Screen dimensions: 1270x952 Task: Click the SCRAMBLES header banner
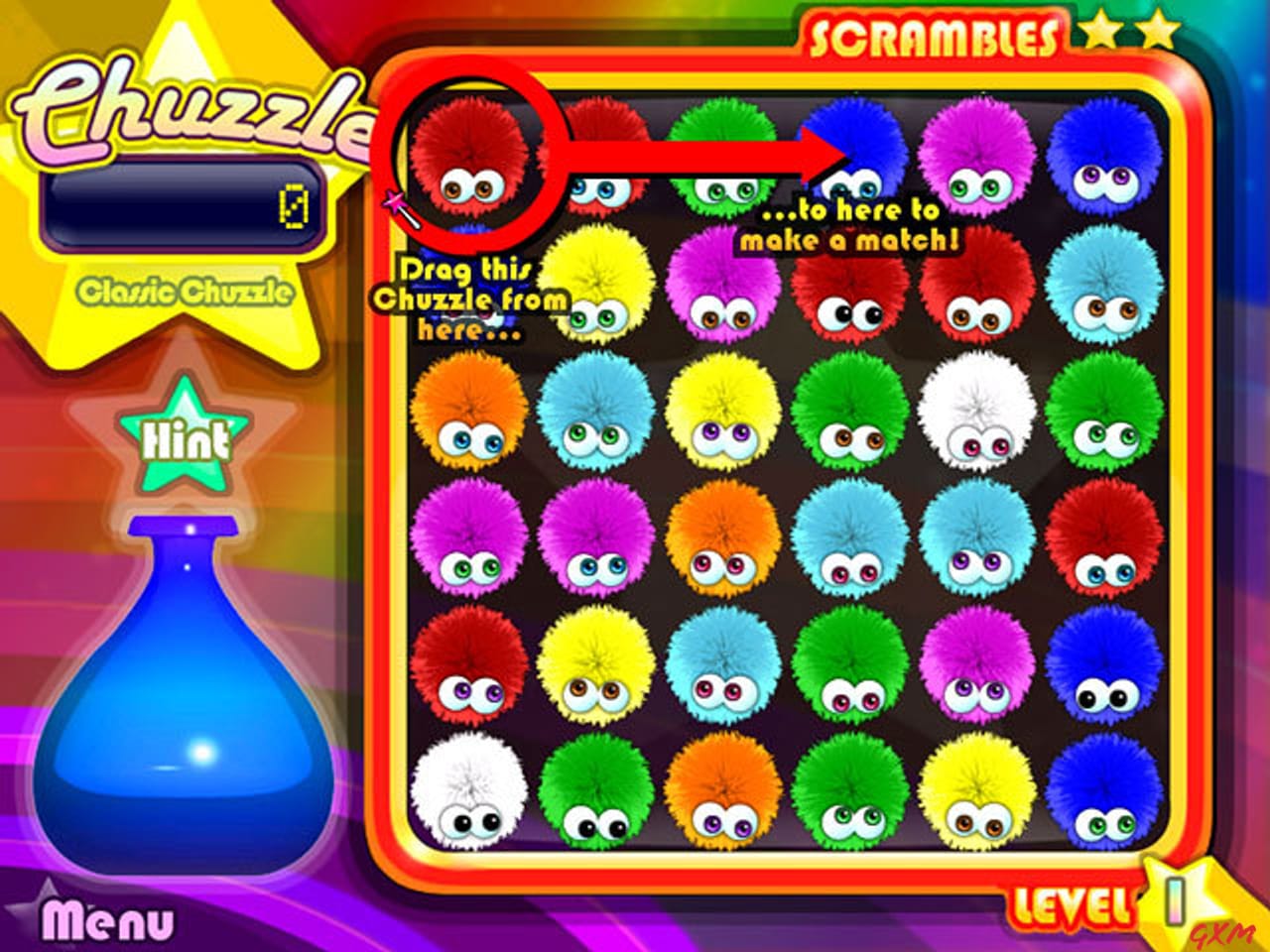(x=937, y=33)
